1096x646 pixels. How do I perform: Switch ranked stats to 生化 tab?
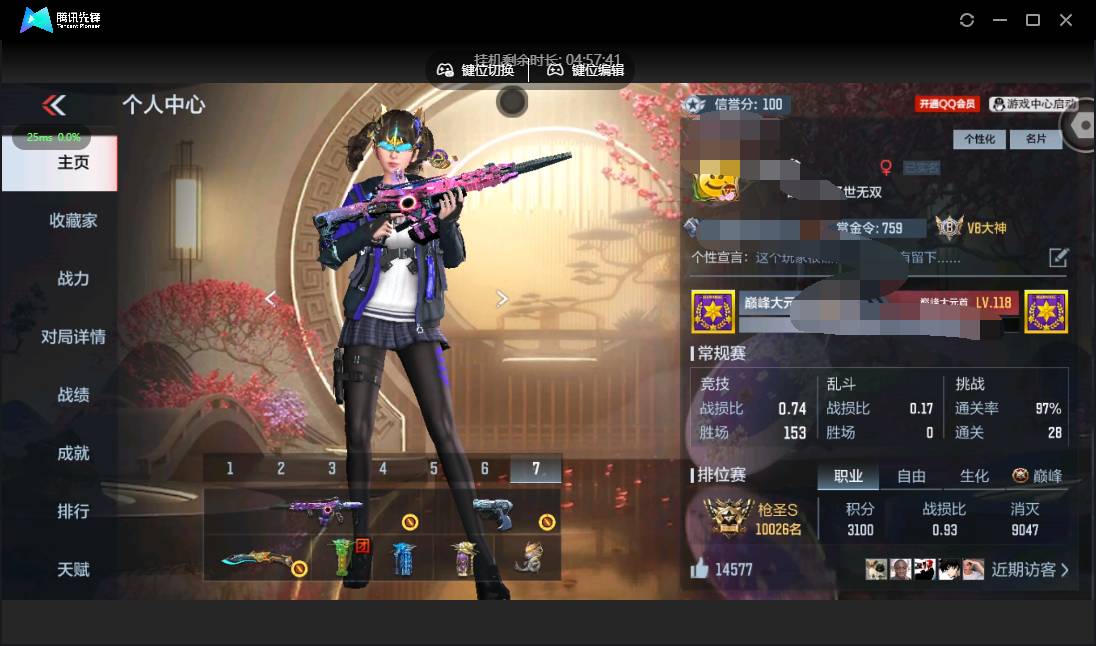[974, 476]
